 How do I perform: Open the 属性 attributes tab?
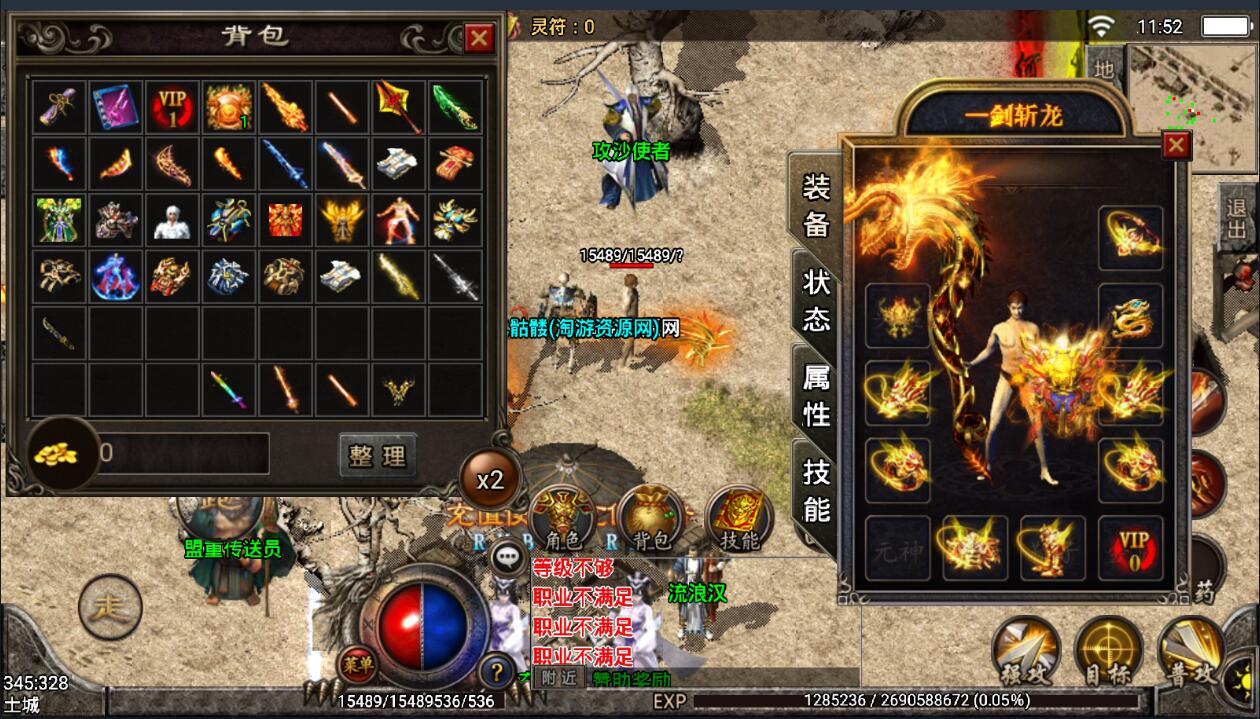coord(817,395)
